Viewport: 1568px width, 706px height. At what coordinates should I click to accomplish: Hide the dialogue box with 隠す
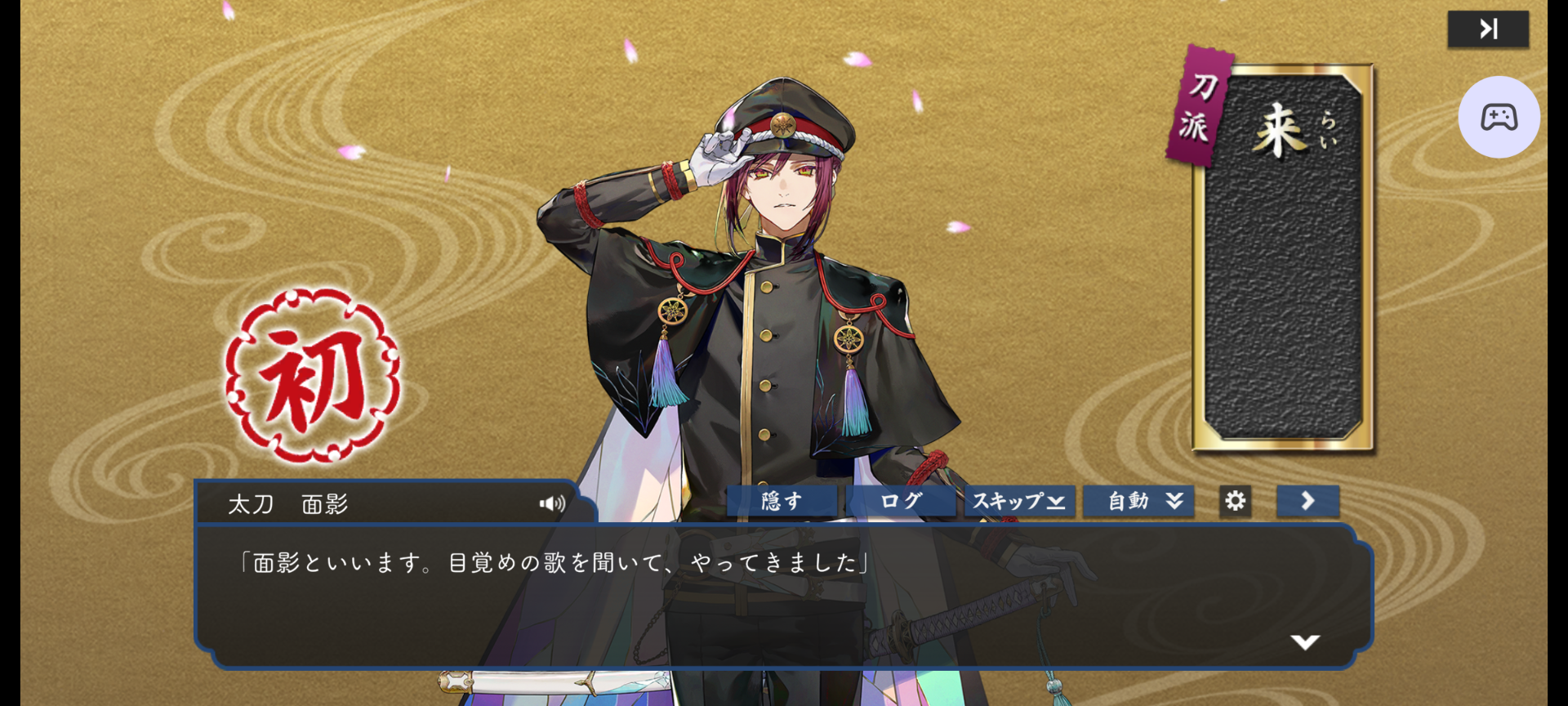click(x=782, y=501)
